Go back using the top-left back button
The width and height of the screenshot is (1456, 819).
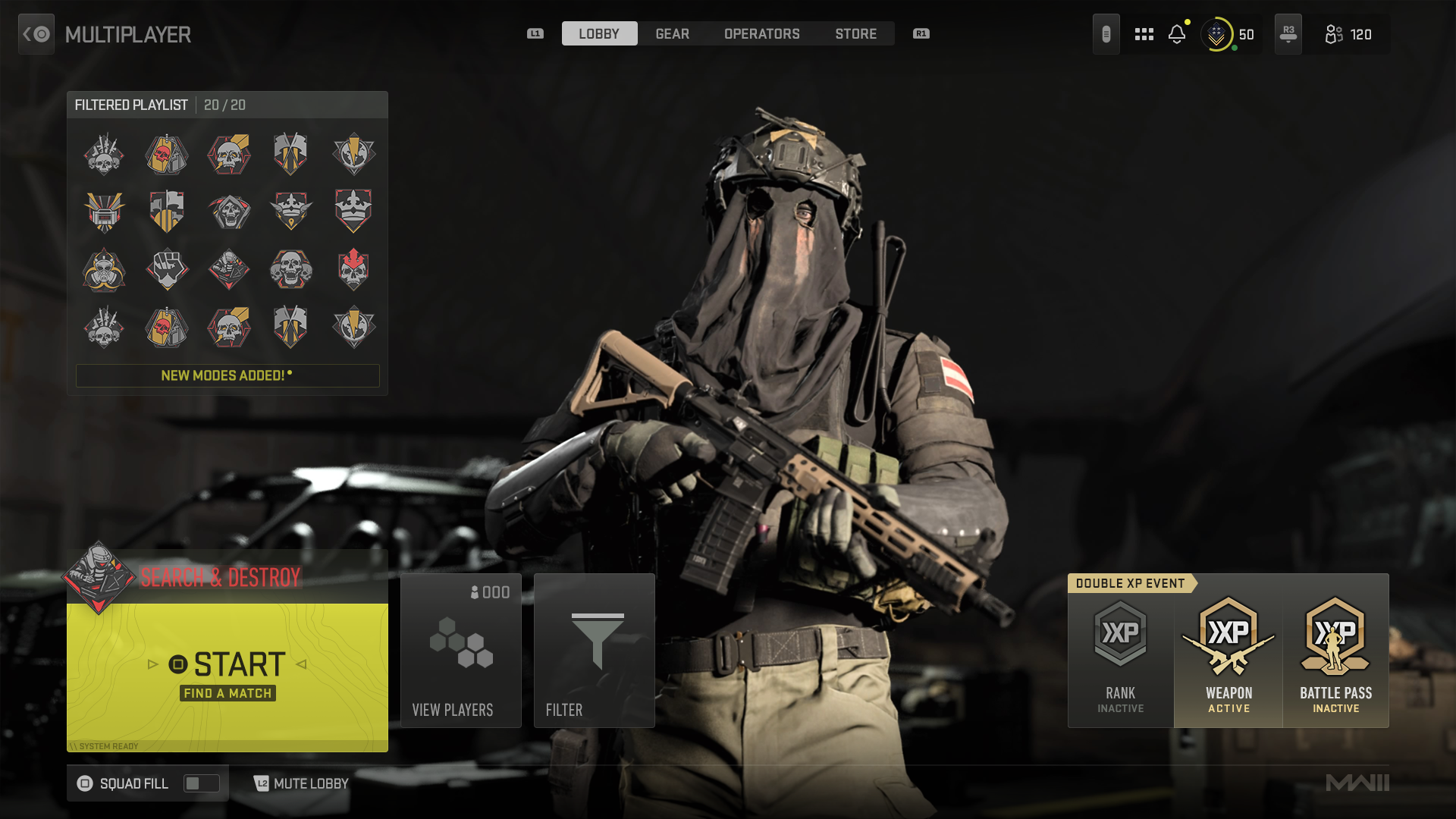(36, 34)
